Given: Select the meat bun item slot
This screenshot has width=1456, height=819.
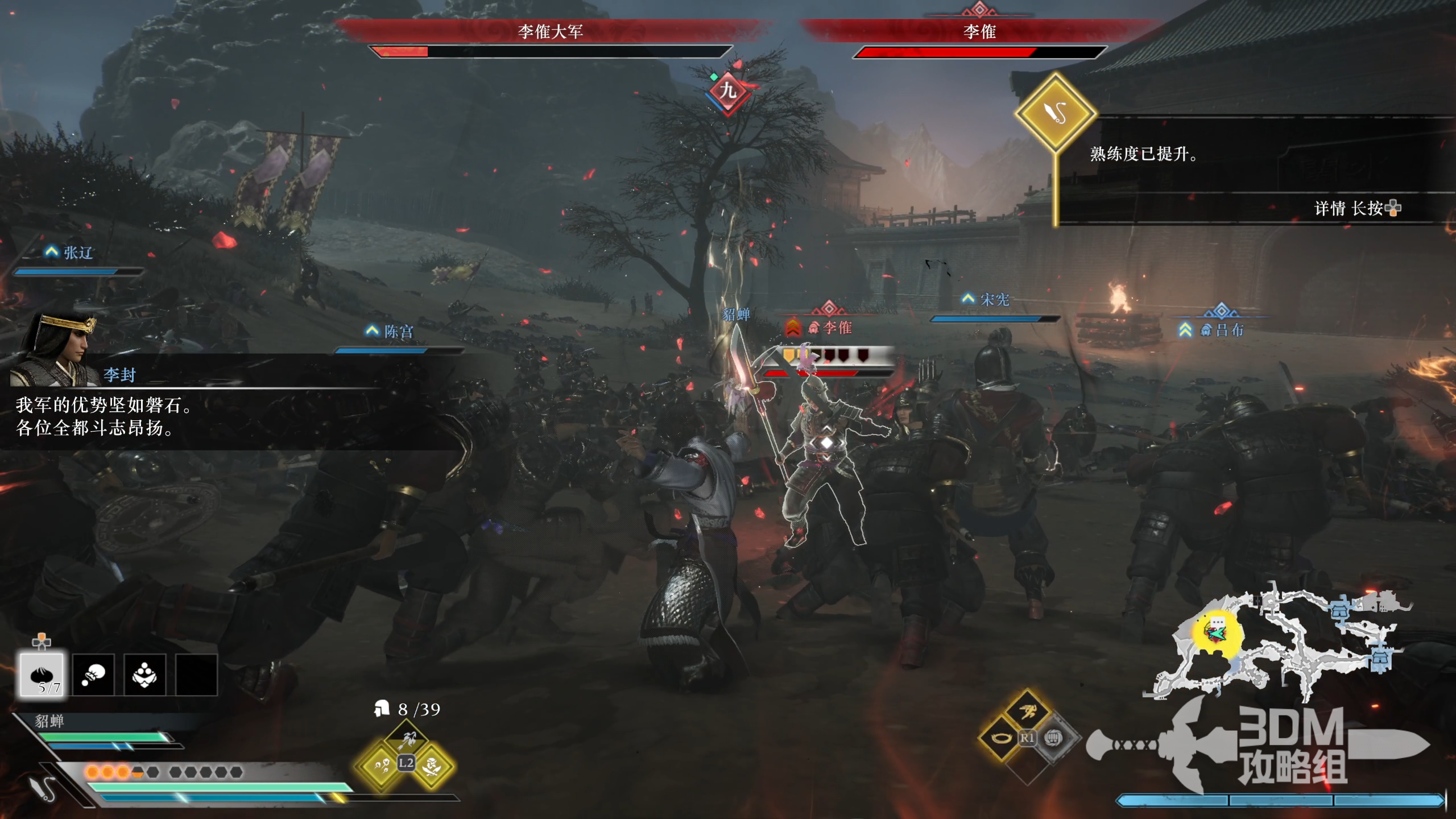Looking at the screenshot, I should point(42,675).
